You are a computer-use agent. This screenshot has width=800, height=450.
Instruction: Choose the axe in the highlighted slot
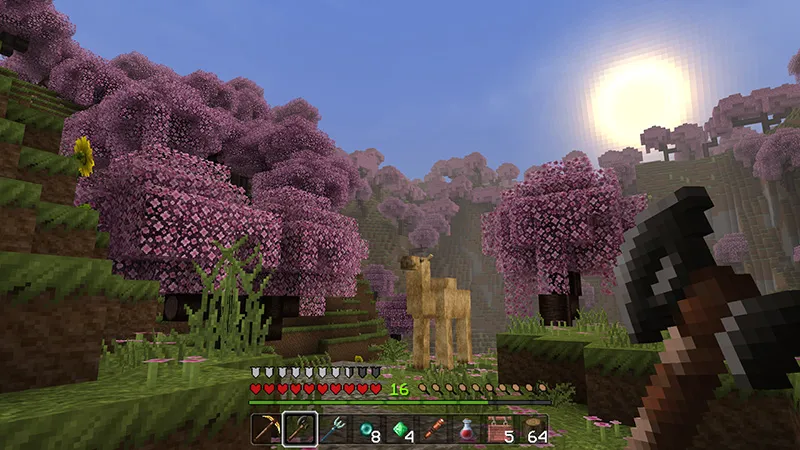[x=300, y=430]
